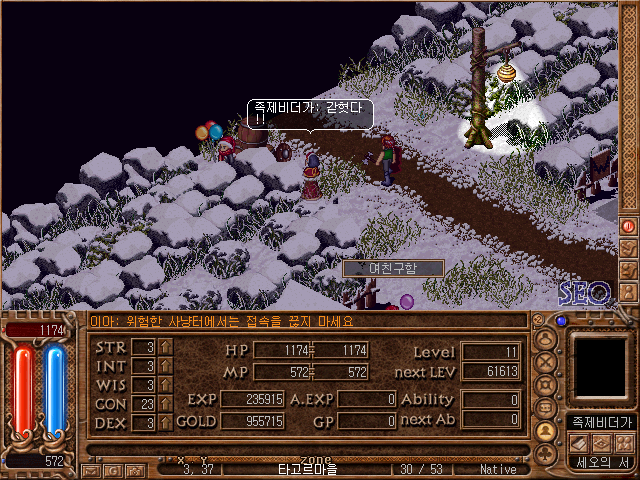Raise the INT stat arrow

click(x=166, y=365)
